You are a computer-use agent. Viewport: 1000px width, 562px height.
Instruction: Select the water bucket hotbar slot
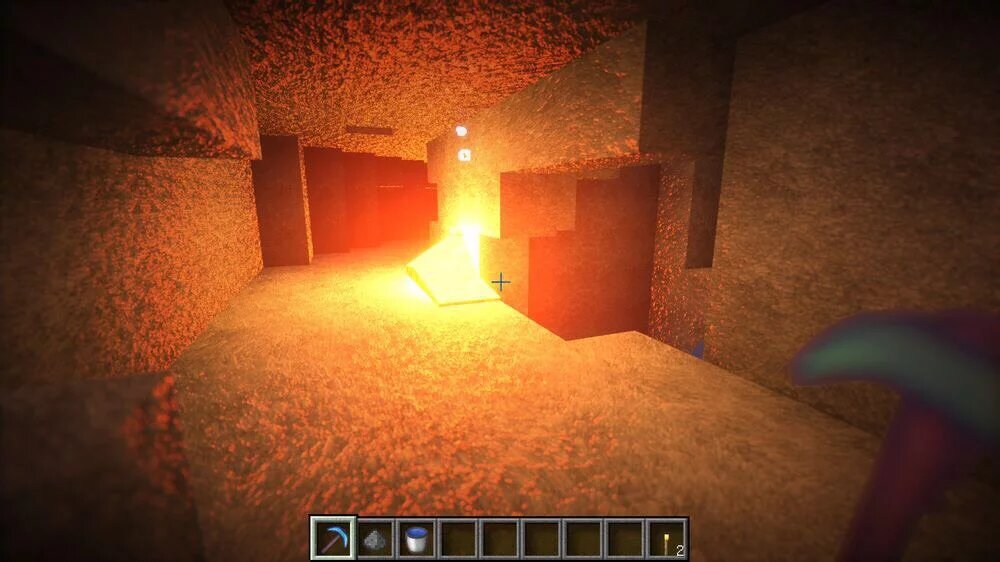[x=416, y=539]
